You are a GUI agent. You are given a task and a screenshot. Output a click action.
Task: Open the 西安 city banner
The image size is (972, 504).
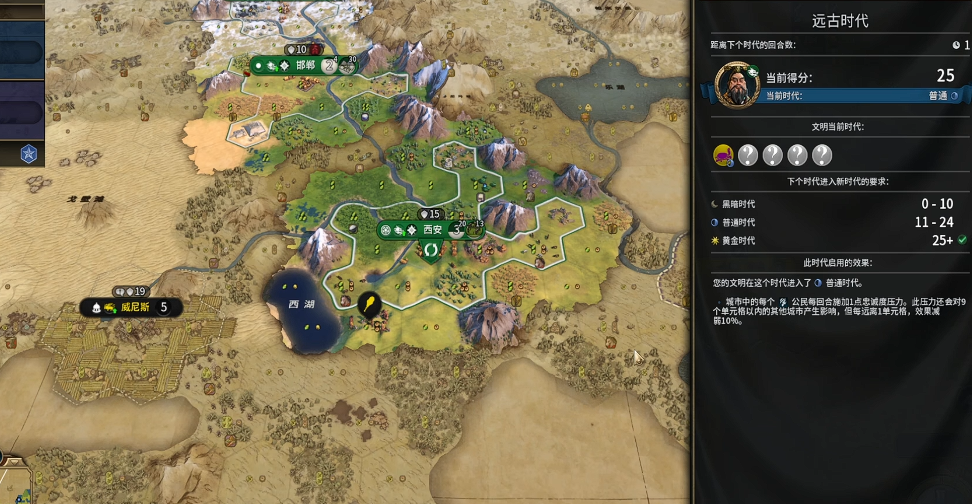[x=432, y=229]
